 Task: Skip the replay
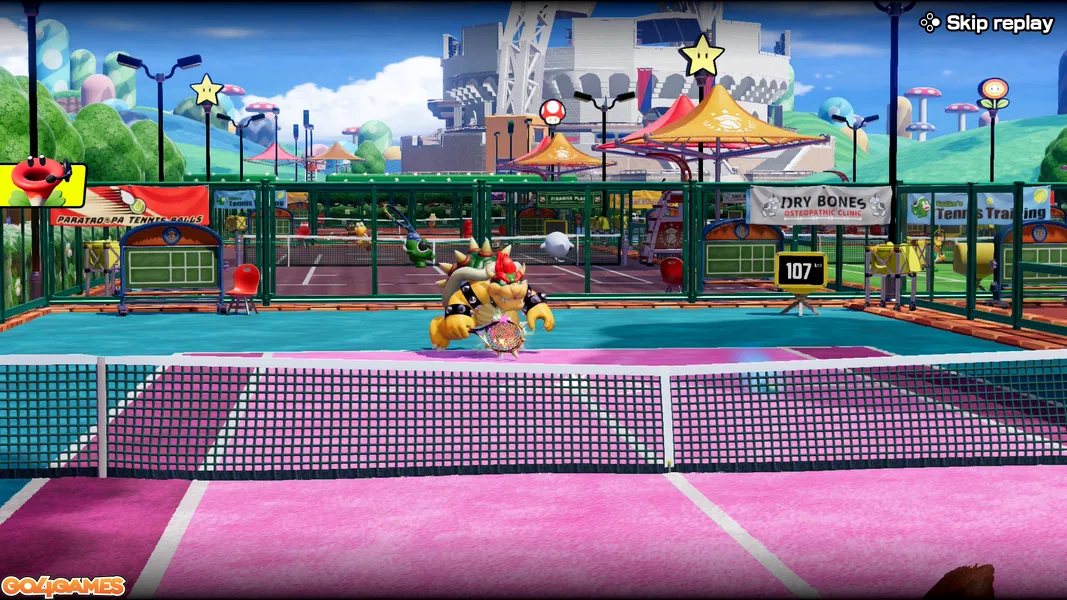click(x=987, y=23)
